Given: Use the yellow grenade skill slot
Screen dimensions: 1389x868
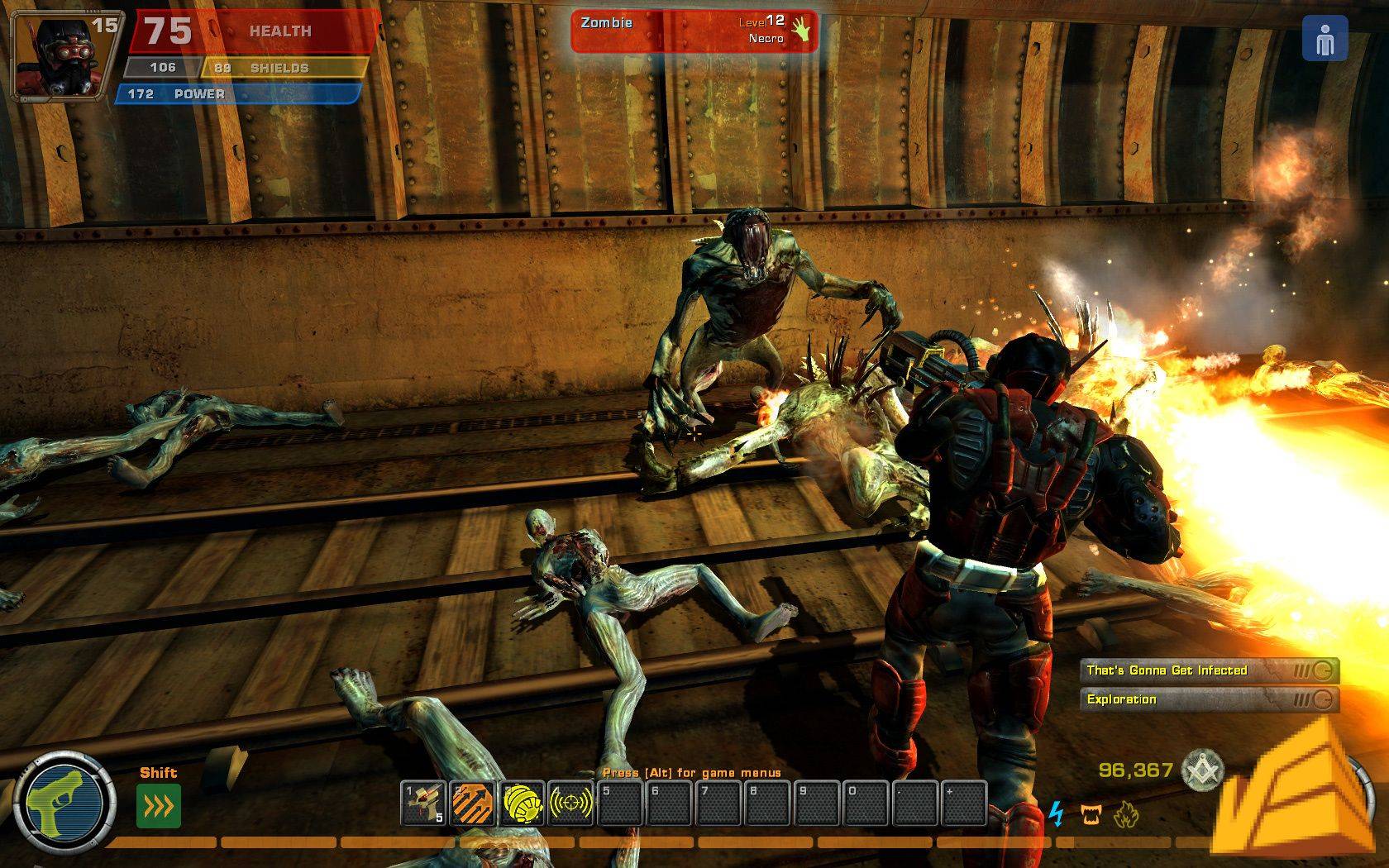Looking at the screenshot, I should 522,803.
